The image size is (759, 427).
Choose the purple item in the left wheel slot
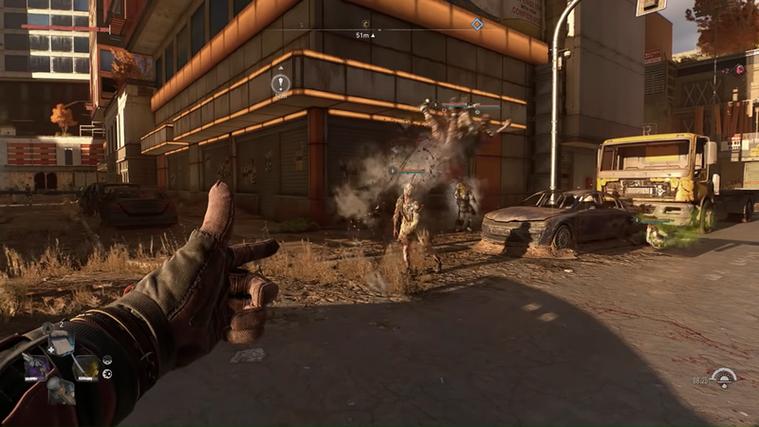35,366
